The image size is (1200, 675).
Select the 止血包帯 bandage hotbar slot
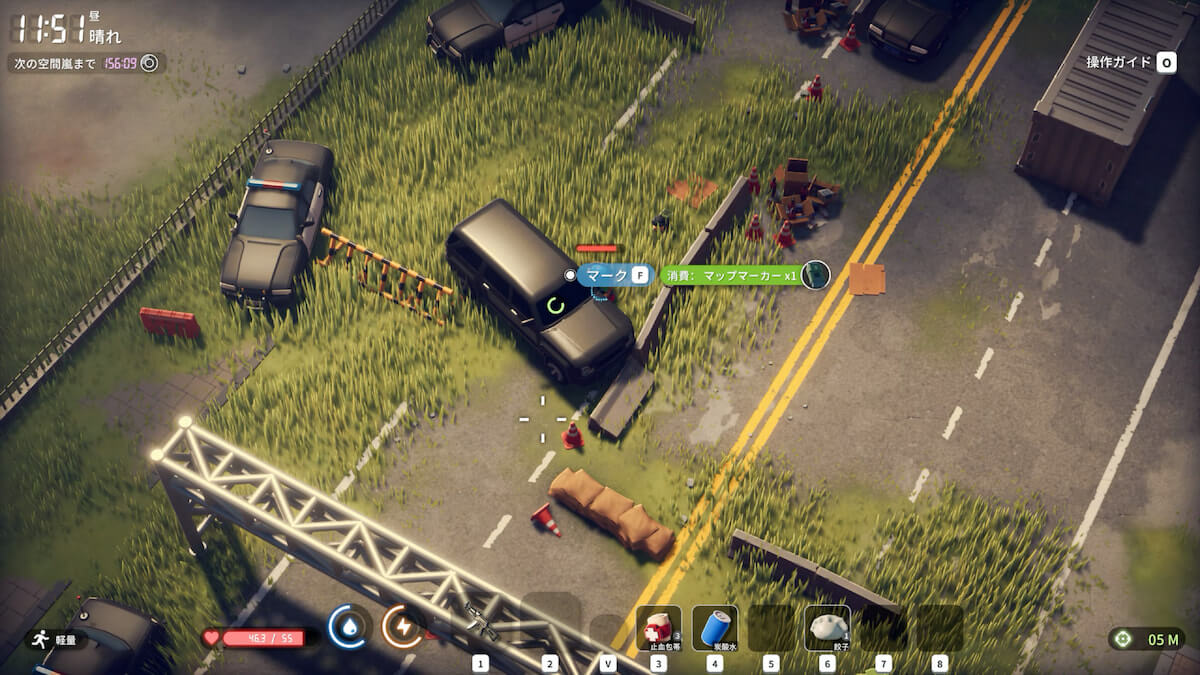pyautogui.click(x=658, y=628)
